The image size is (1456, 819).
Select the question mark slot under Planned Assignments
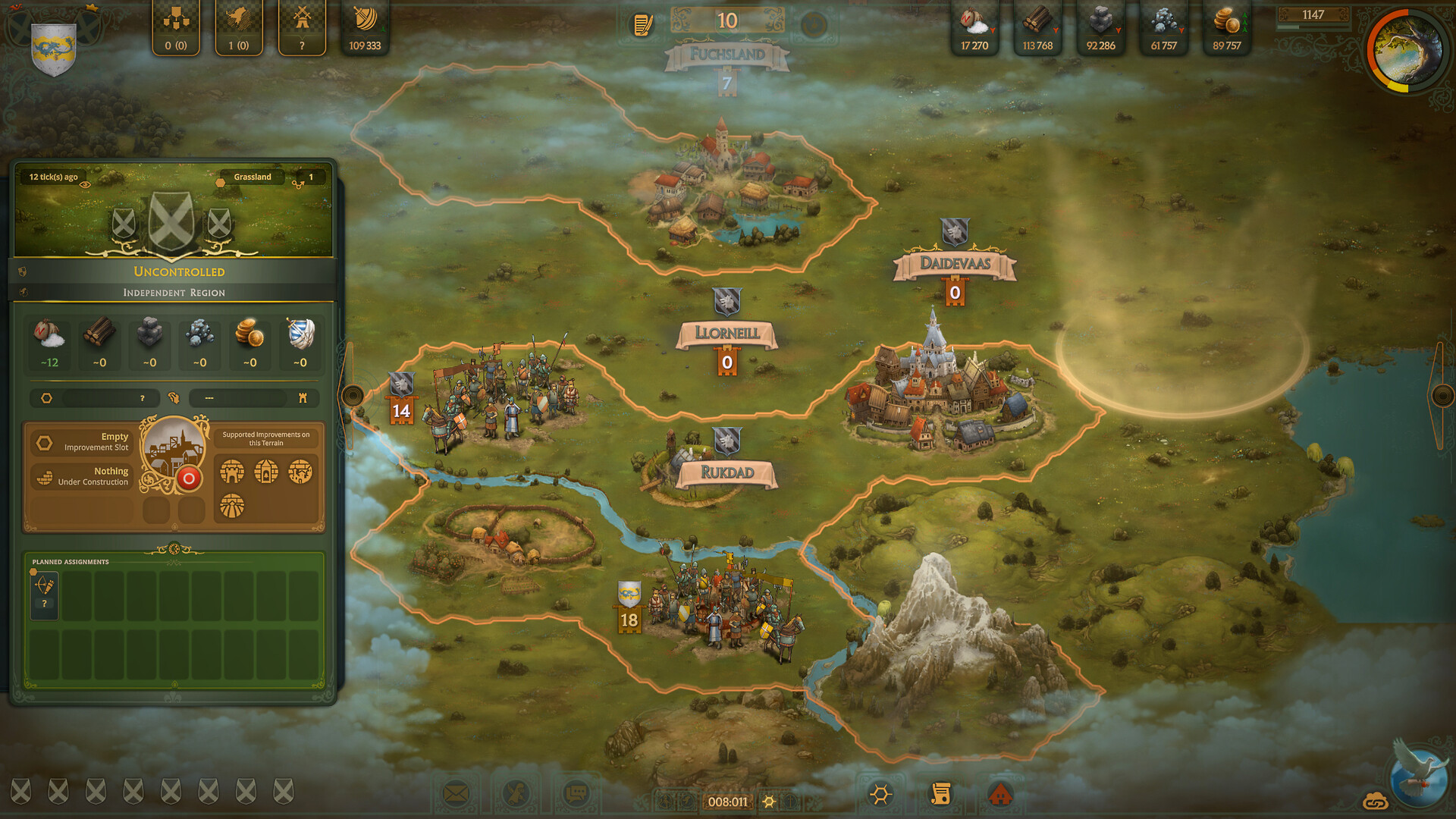pos(43,596)
